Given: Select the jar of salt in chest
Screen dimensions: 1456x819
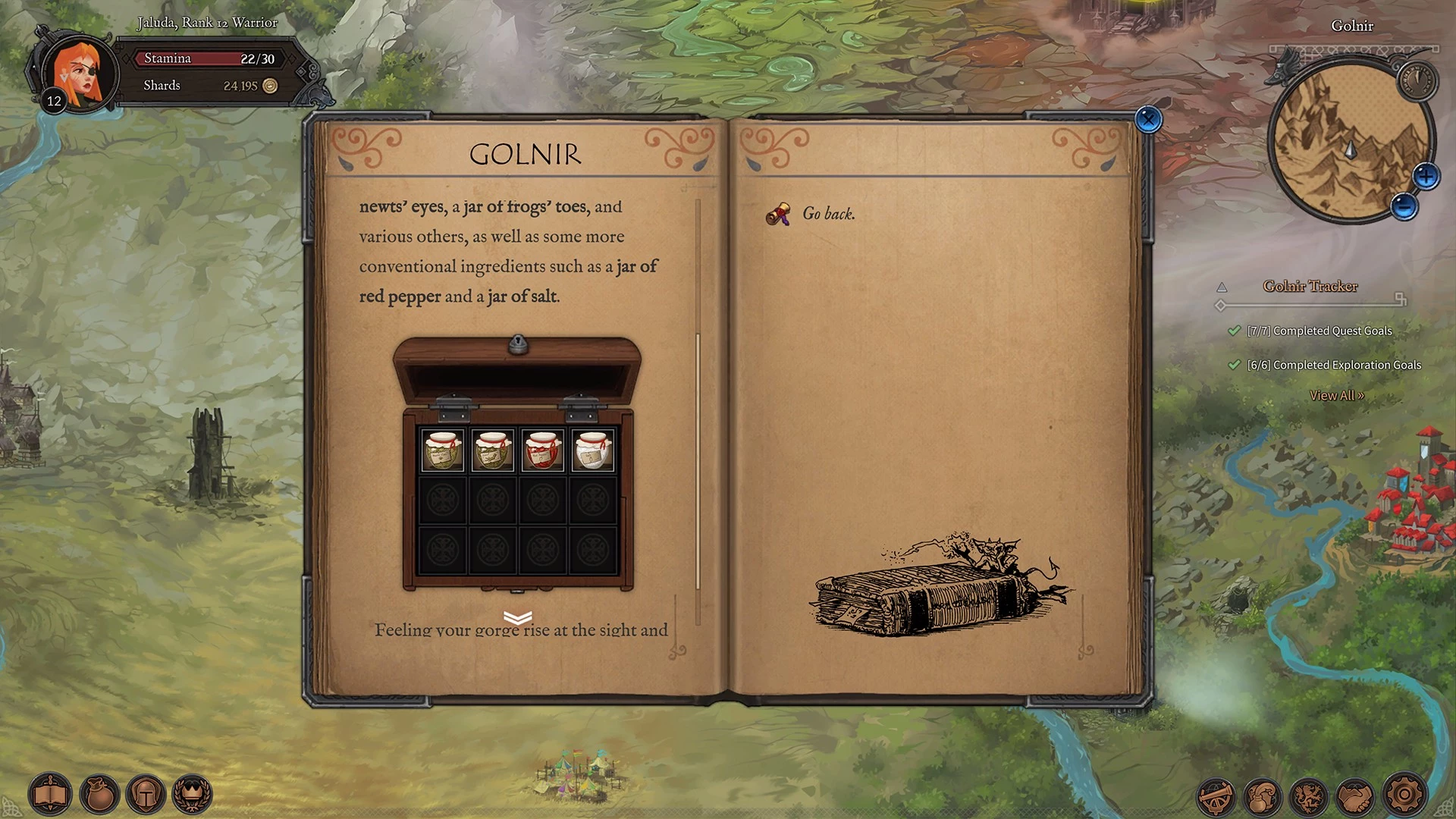Looking at the screenshot, I should (592, 450).
